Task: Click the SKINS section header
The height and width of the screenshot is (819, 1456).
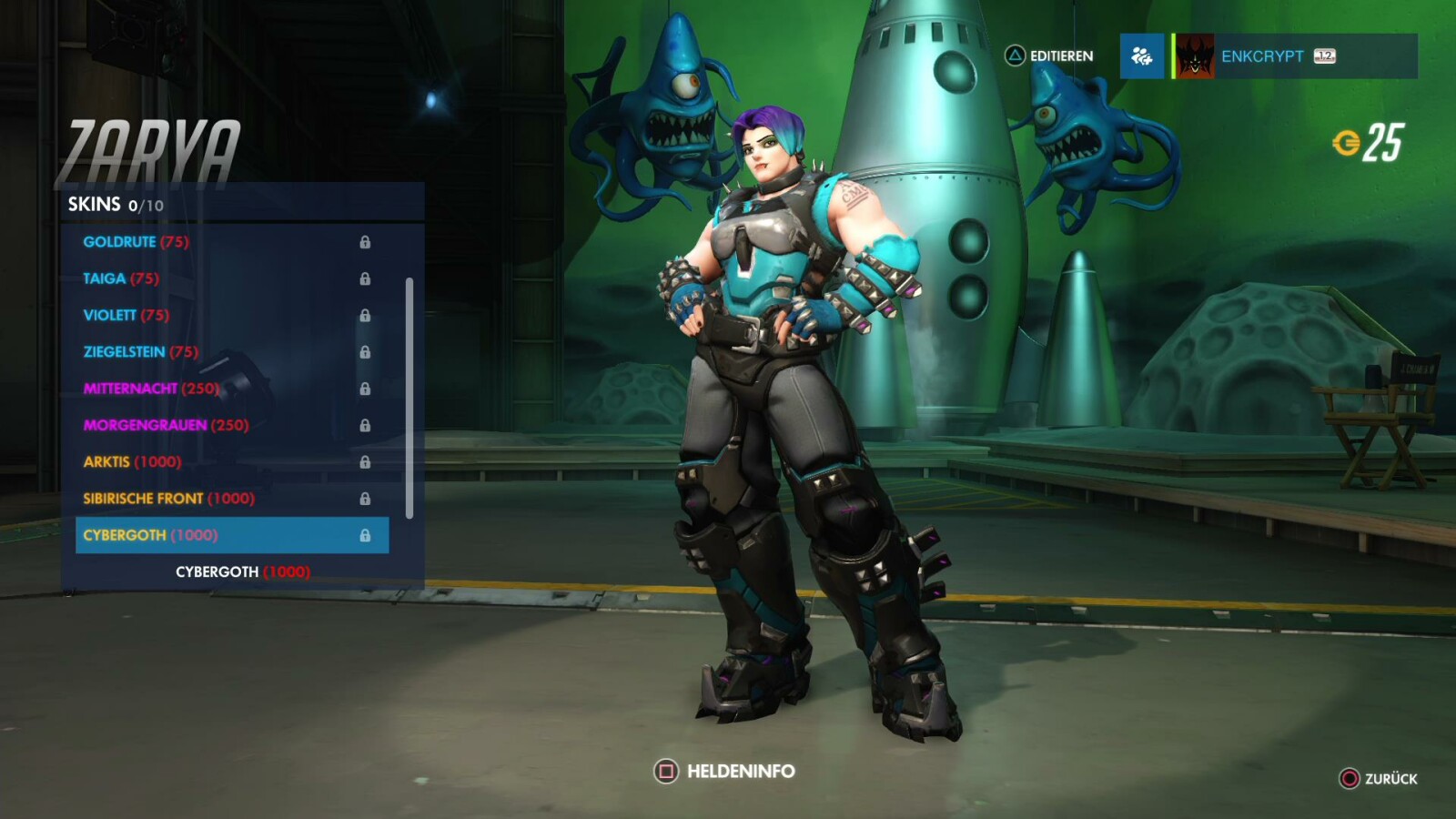Action: click(96, 205)
